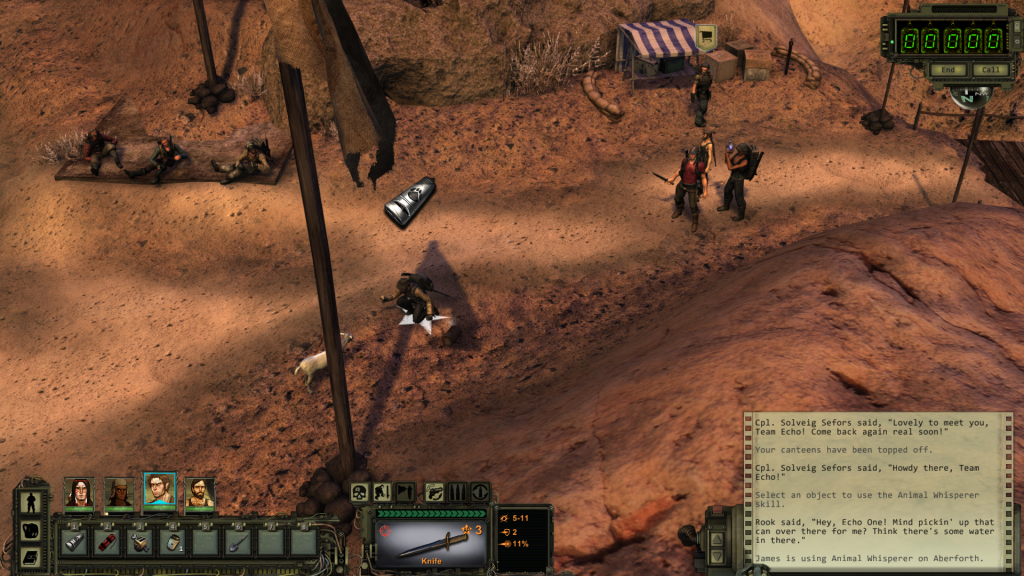Select the bearded ranger's portrait

pos(199,491)
